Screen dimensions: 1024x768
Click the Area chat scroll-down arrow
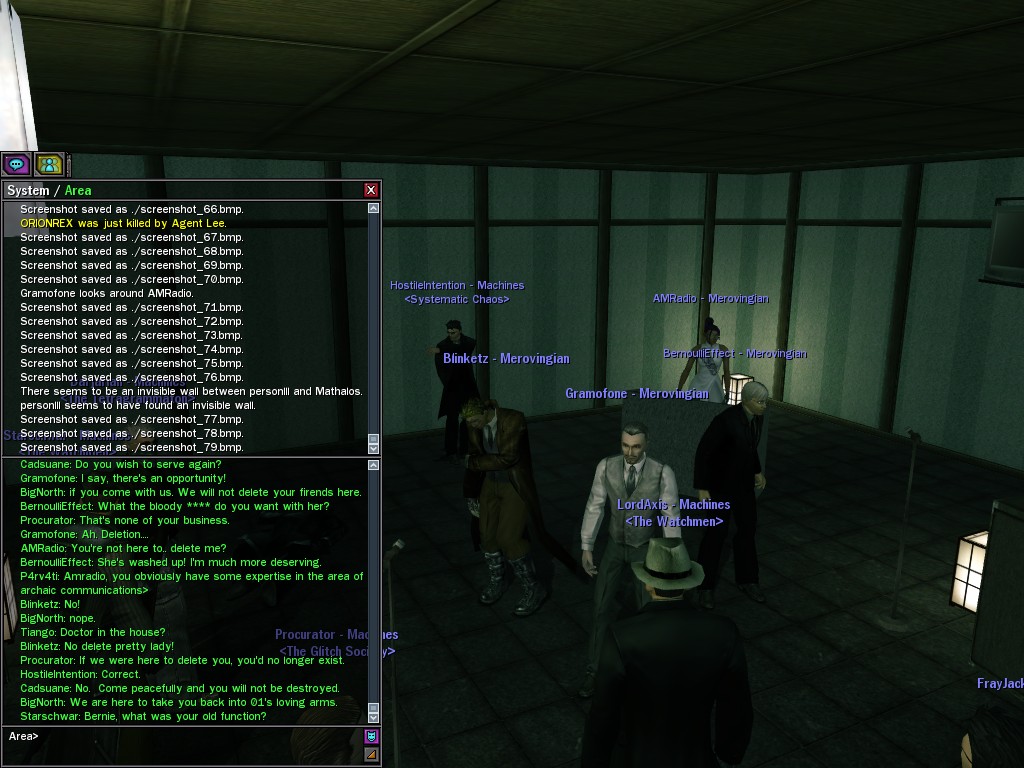coord(374,717)
